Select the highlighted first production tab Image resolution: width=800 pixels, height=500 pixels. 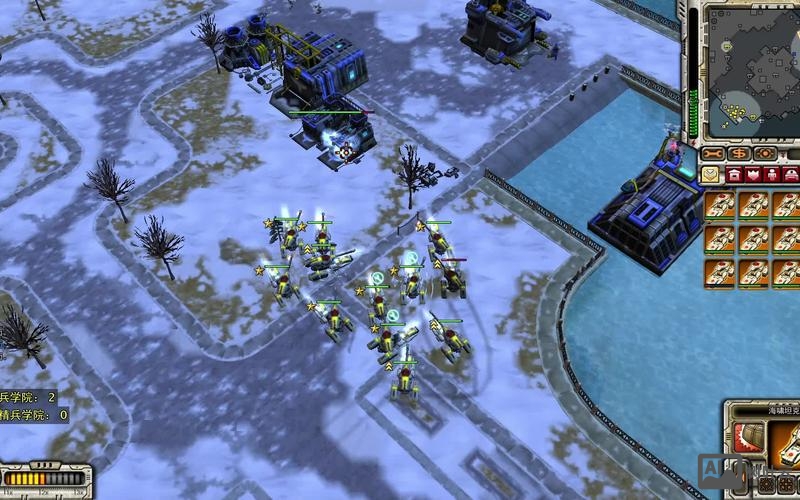[x=711, y=174]
